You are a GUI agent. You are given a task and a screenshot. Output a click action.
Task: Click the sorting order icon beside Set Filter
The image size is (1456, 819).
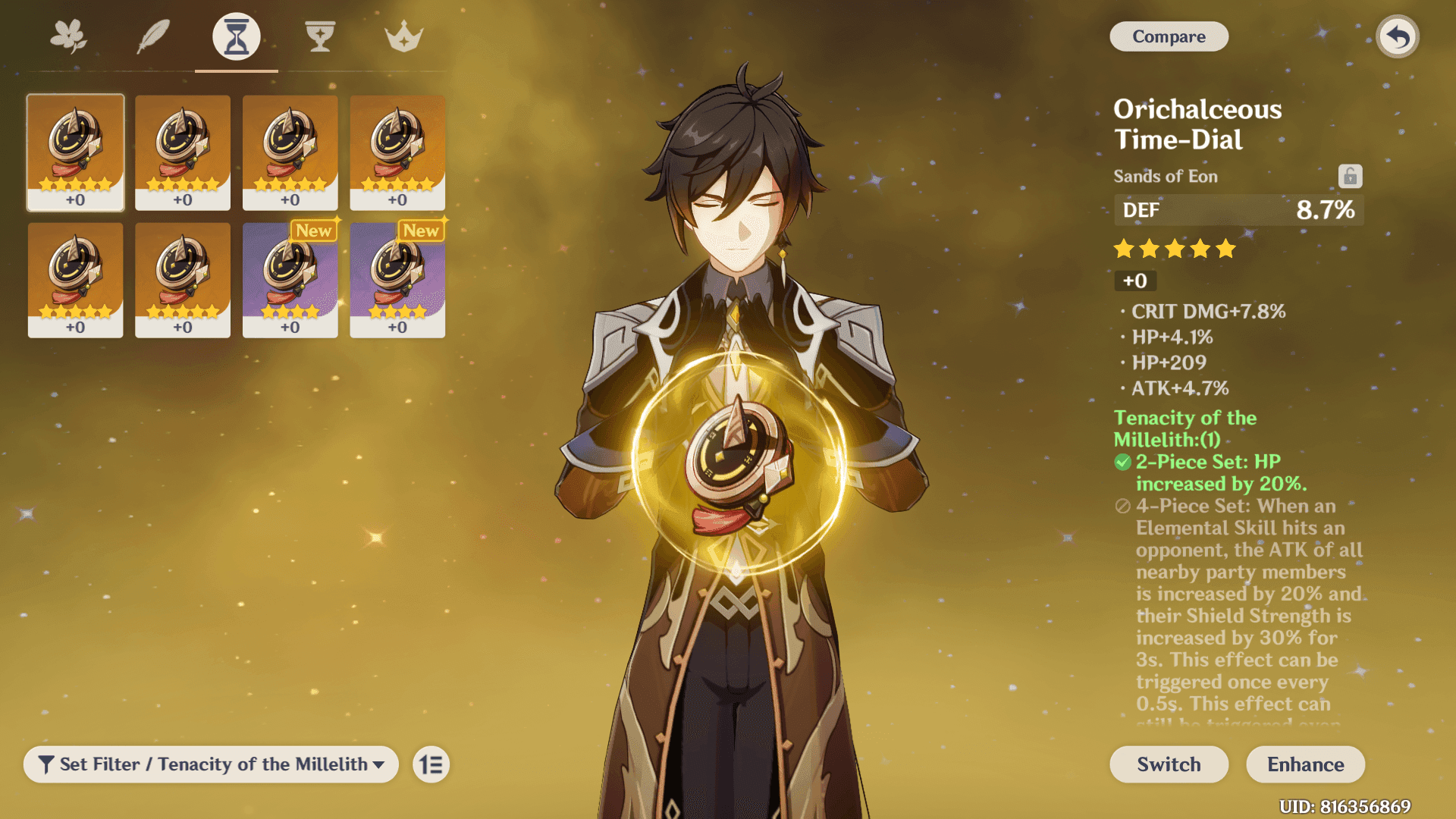430,764
